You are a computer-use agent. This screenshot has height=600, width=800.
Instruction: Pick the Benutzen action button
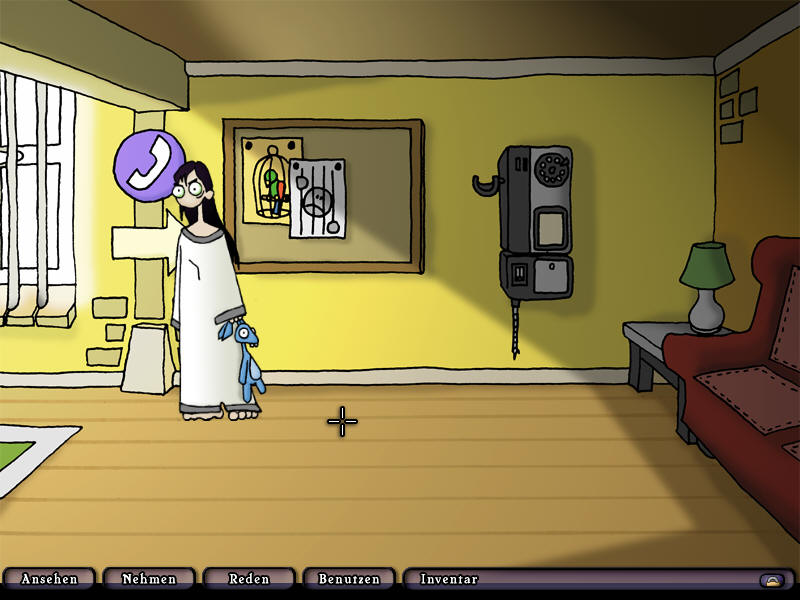click(x=349, y=579)
